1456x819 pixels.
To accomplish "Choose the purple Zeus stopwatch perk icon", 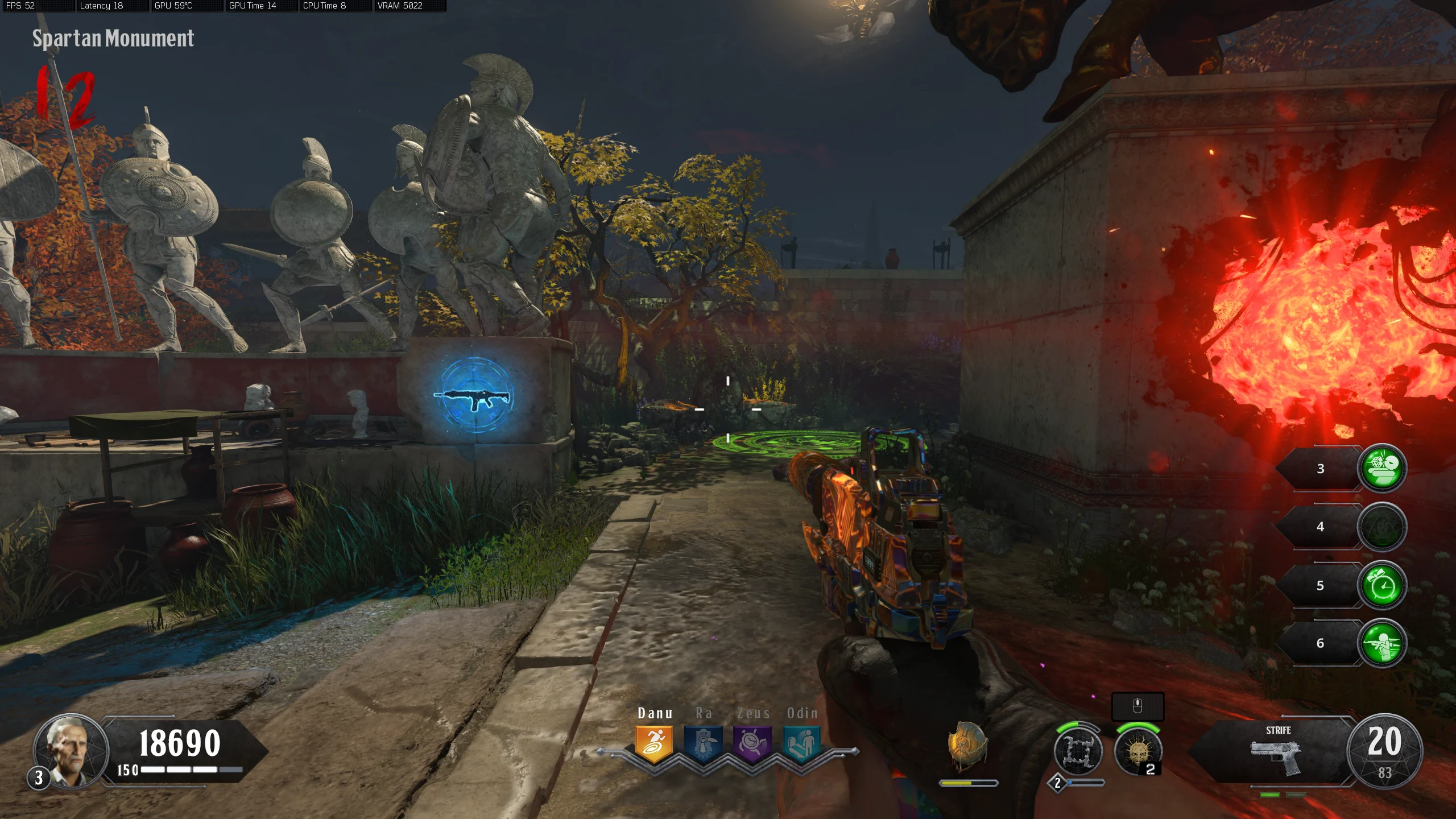I will pyautogui.click(x=752, y=743).
